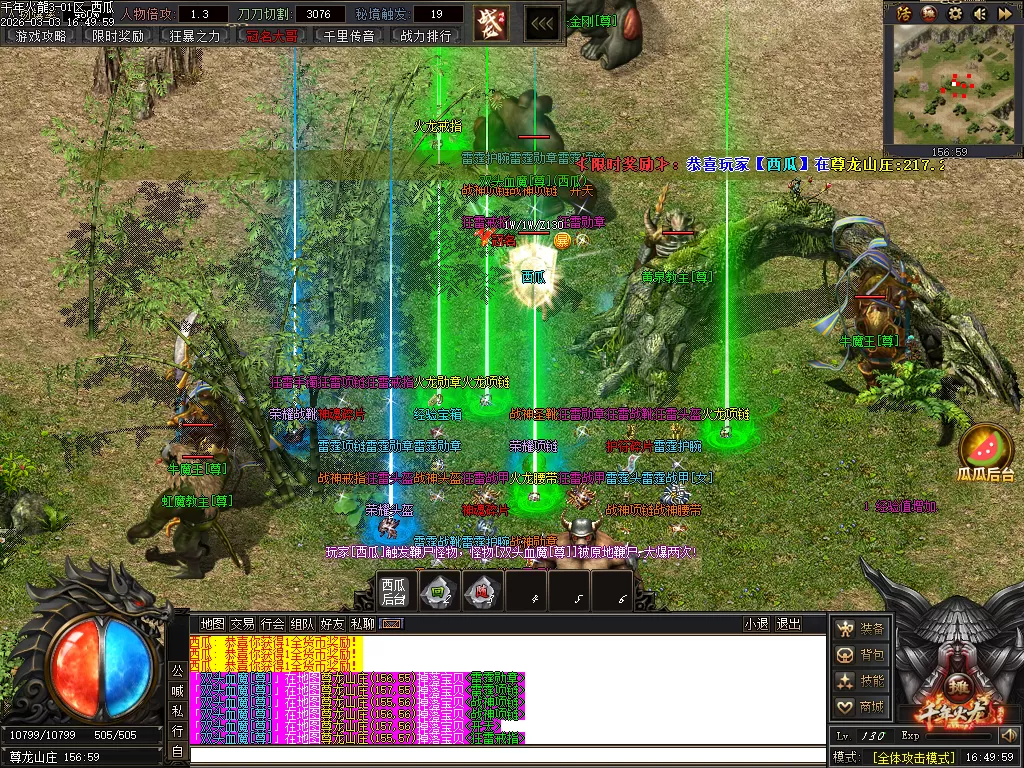Open the 商城 shop

[862, 707]
